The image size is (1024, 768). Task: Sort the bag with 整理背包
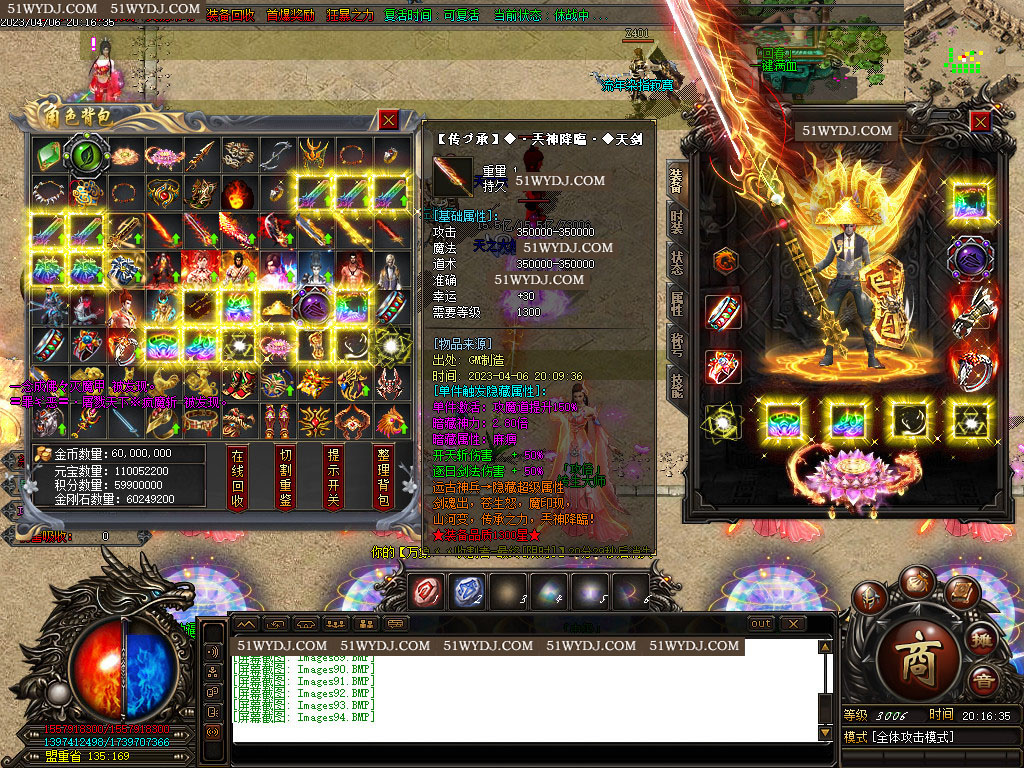tap(382, 478)
